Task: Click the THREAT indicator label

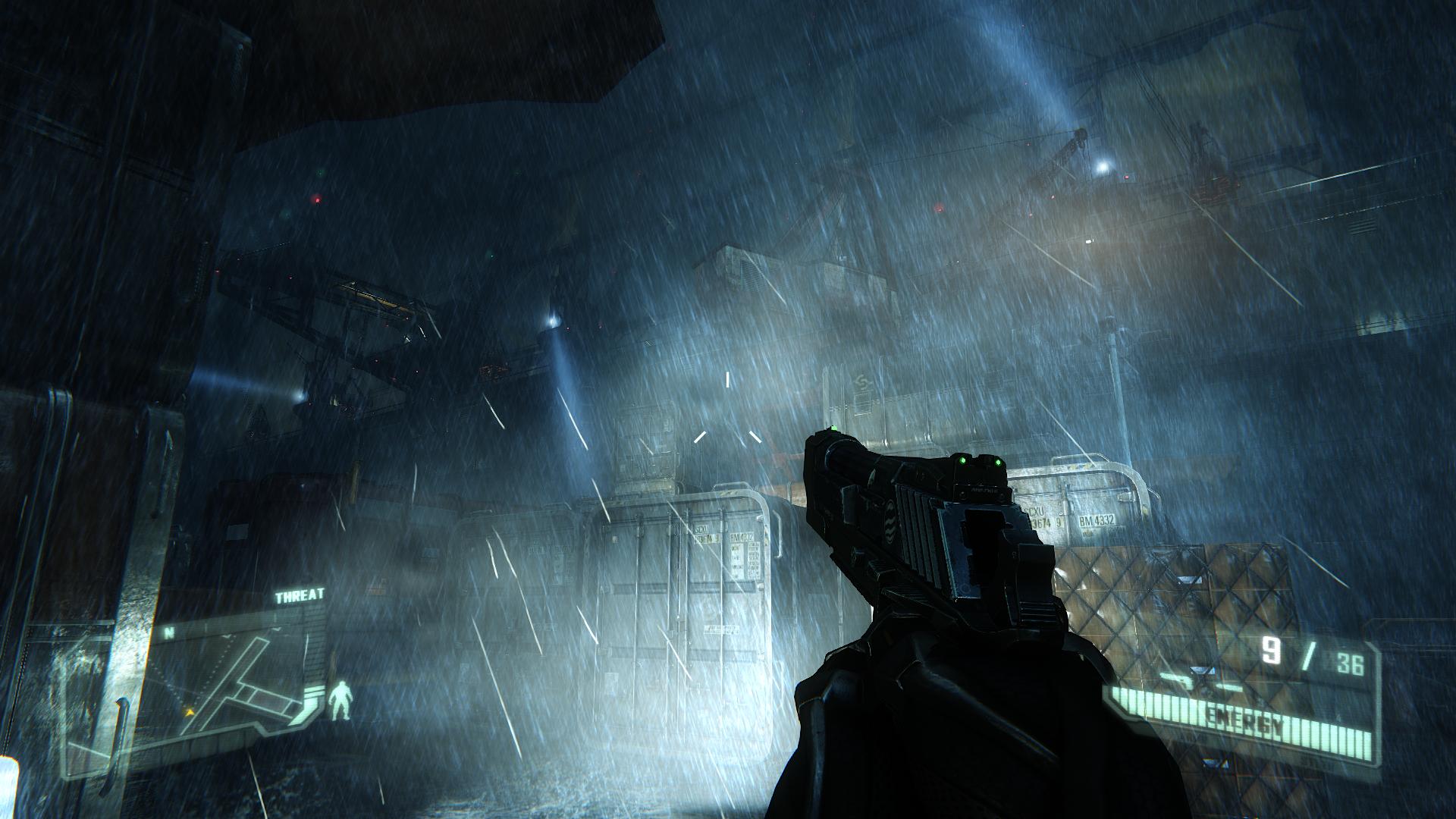Action: coord(299,596)
